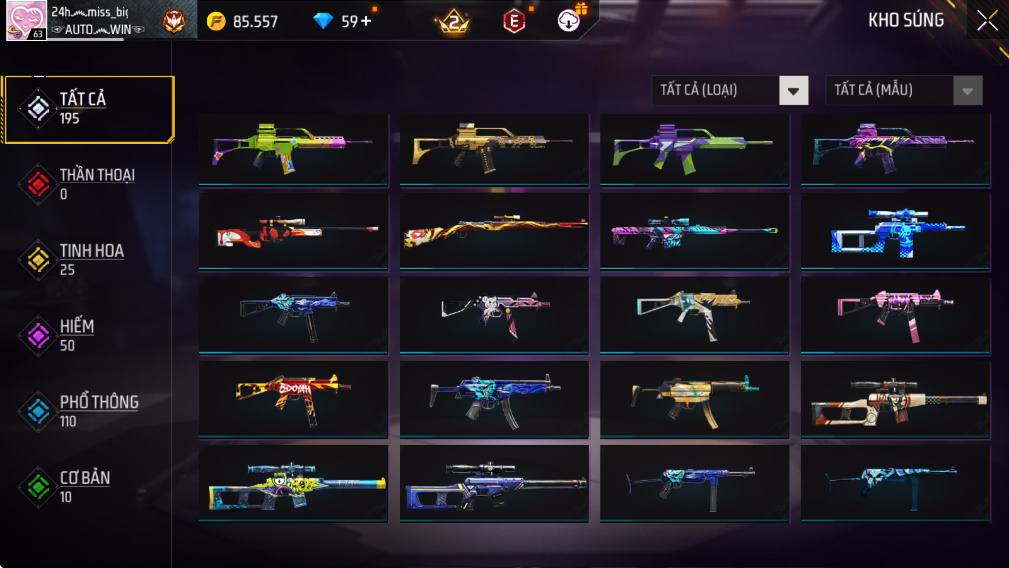This screenshot has height=568, width=1009.
Task: Open the Tất Cả (Mẫu) dropdown
Action: point(903,90)
